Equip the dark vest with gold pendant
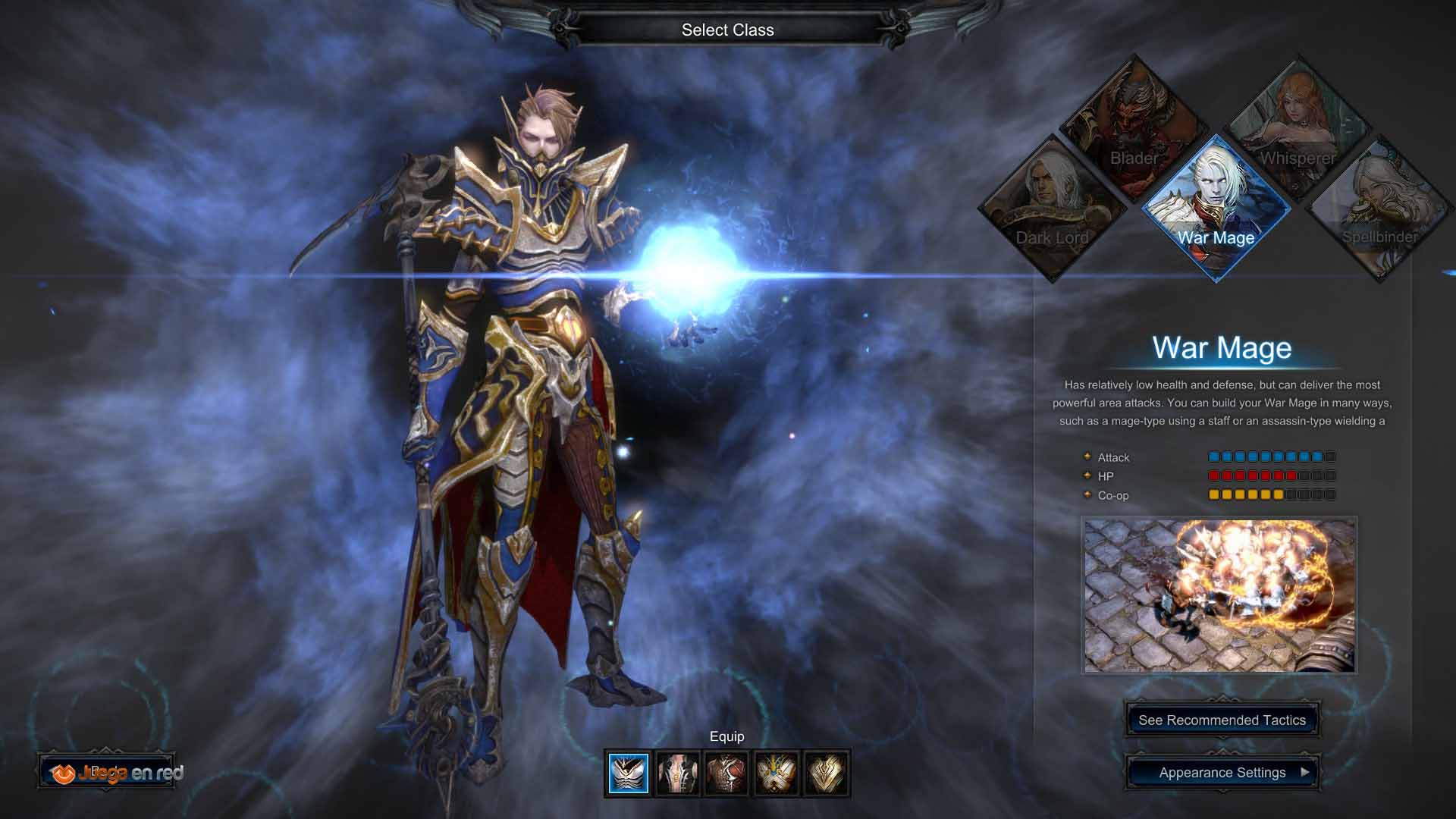The height and width of the screenshot is (819, 1456). pyautogui.click(x=678, y=773)
